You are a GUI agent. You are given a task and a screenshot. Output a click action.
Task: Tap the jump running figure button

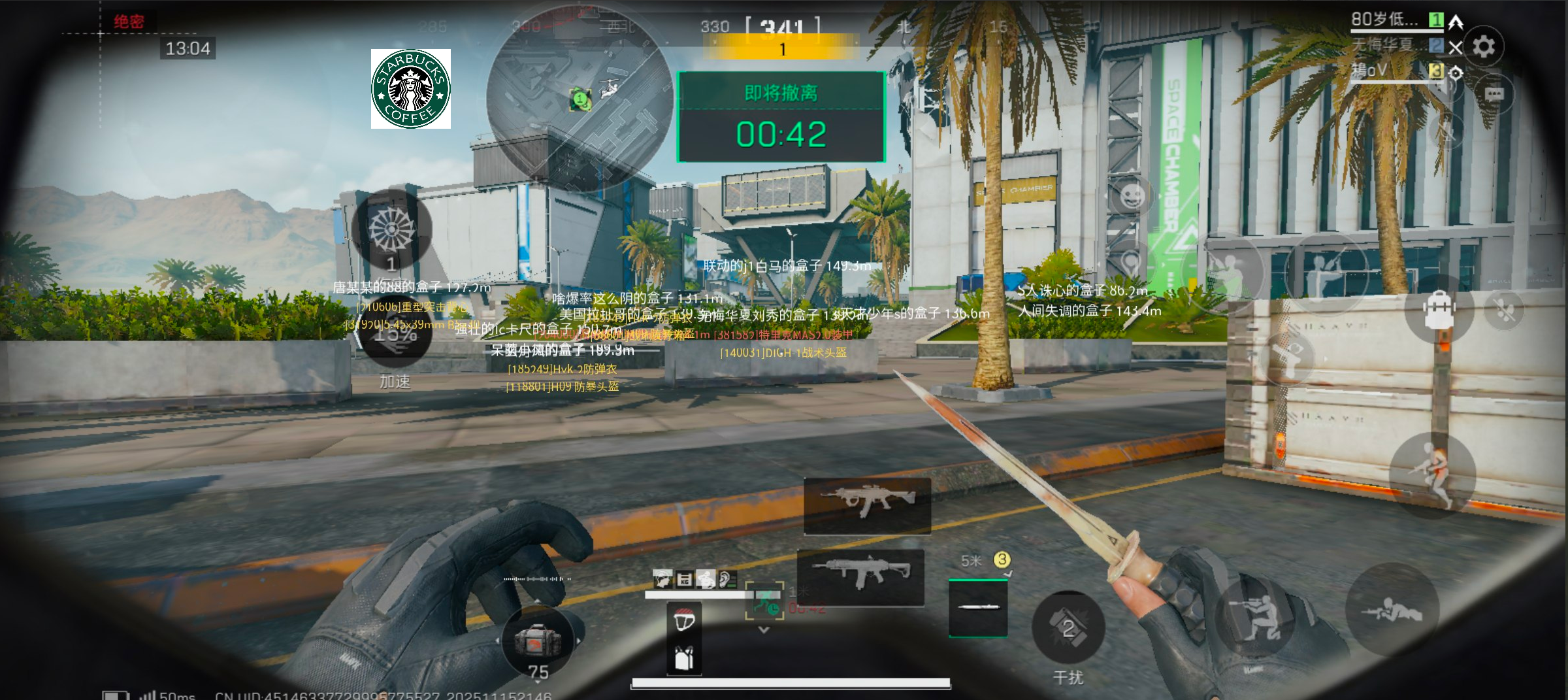click(1432, 475)
